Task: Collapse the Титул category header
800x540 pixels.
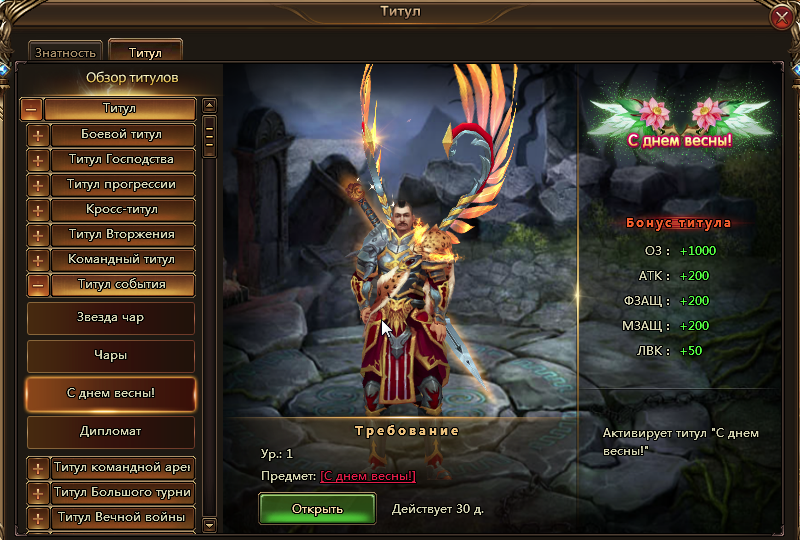Action: tap(32, 109)
